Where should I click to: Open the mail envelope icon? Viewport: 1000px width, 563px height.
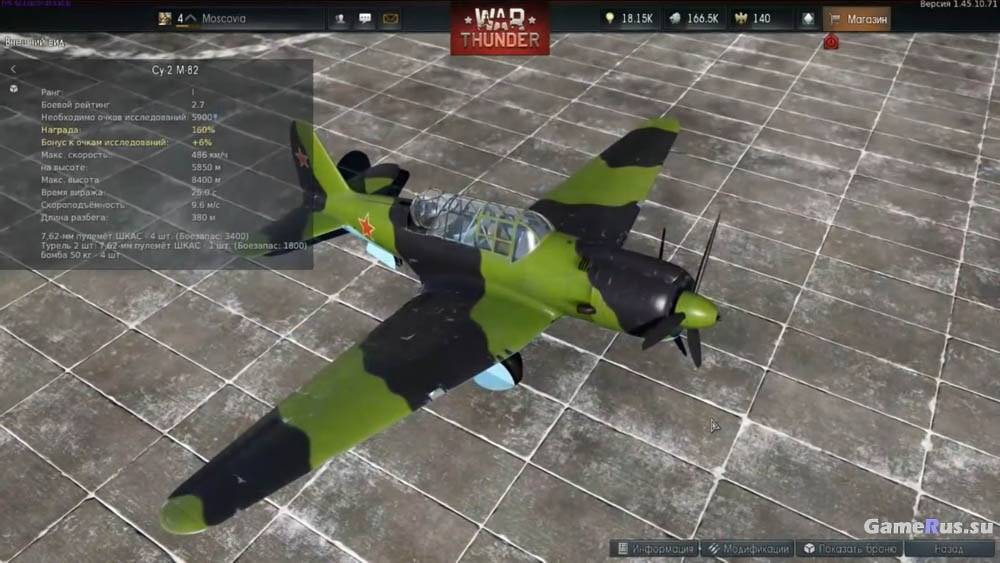[x=390, y=18]
